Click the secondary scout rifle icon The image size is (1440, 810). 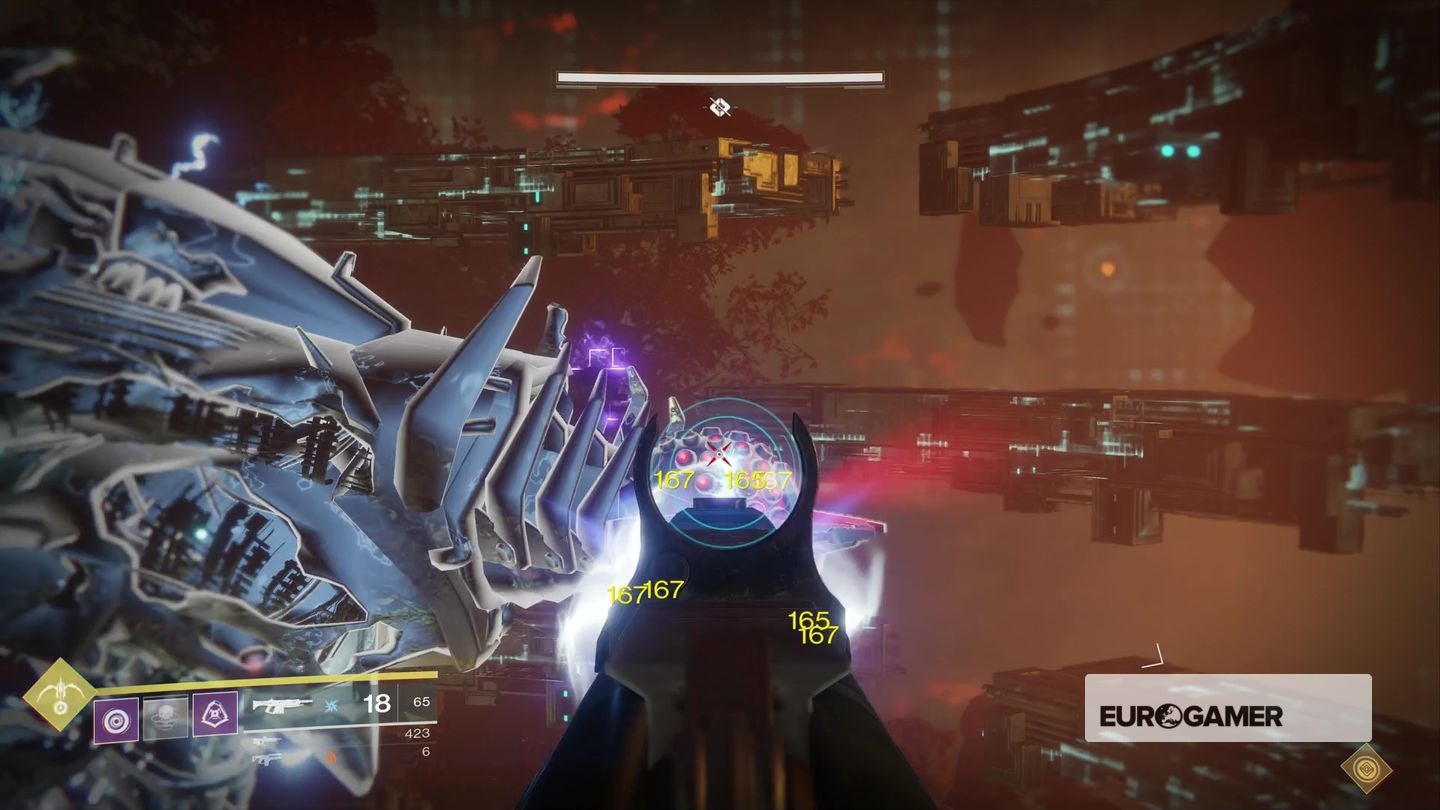coord(266,741)
